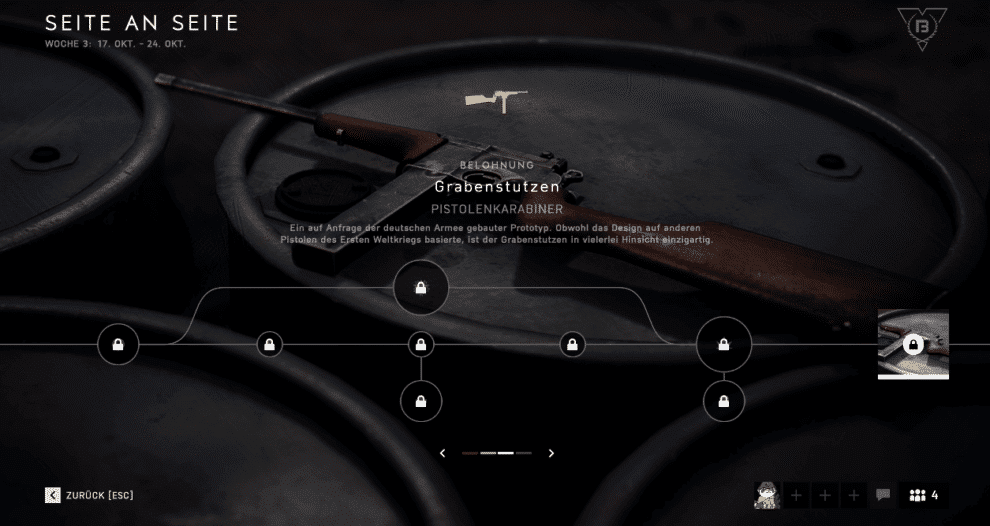990x526 pixels.
Task: Open the friends list showing 4 players
Action: tap(924, 495)
